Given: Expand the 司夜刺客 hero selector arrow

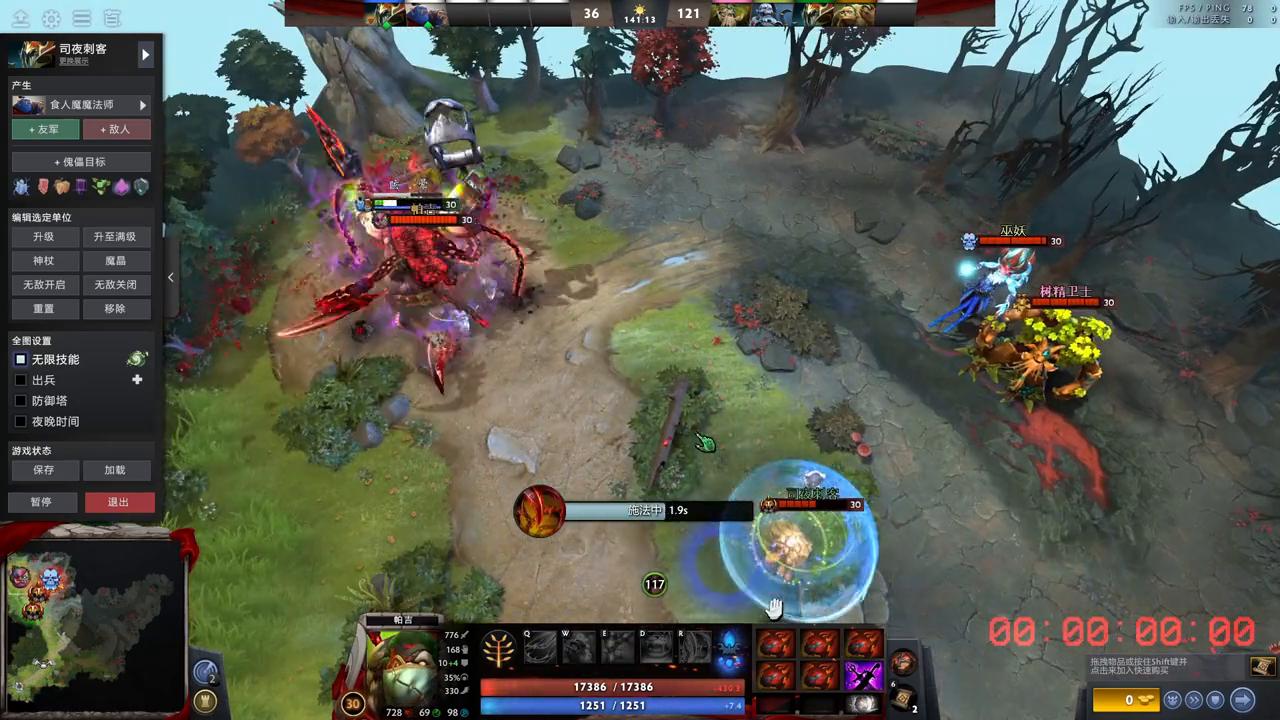Looking at the screenshot, I should (x=146, y=54).
